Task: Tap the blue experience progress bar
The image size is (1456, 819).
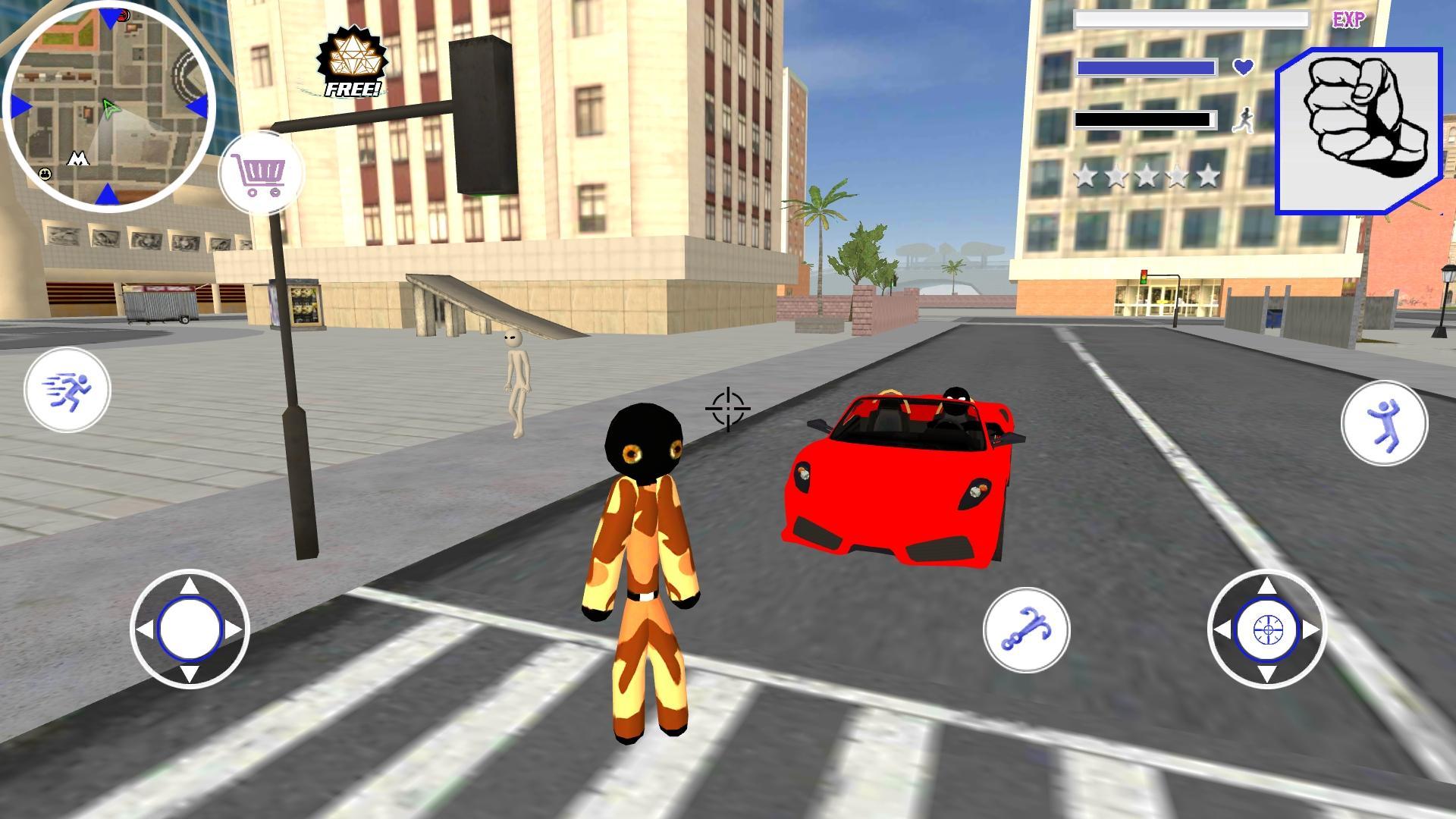Action: (x=1147, y=69)
